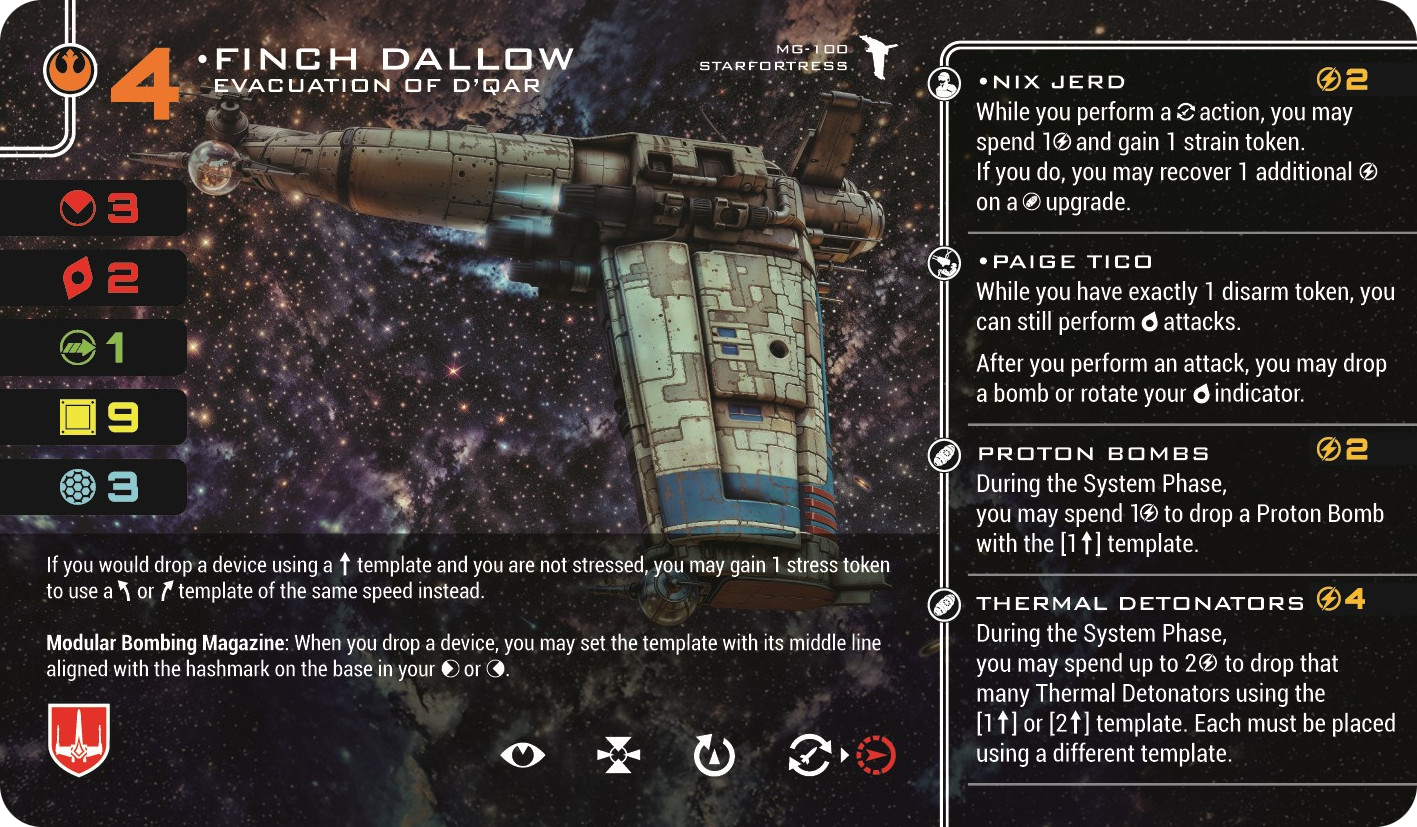Click the red linked Boost action icon
The height and width of the screenshot is (827, 1417).
point(877,756)
